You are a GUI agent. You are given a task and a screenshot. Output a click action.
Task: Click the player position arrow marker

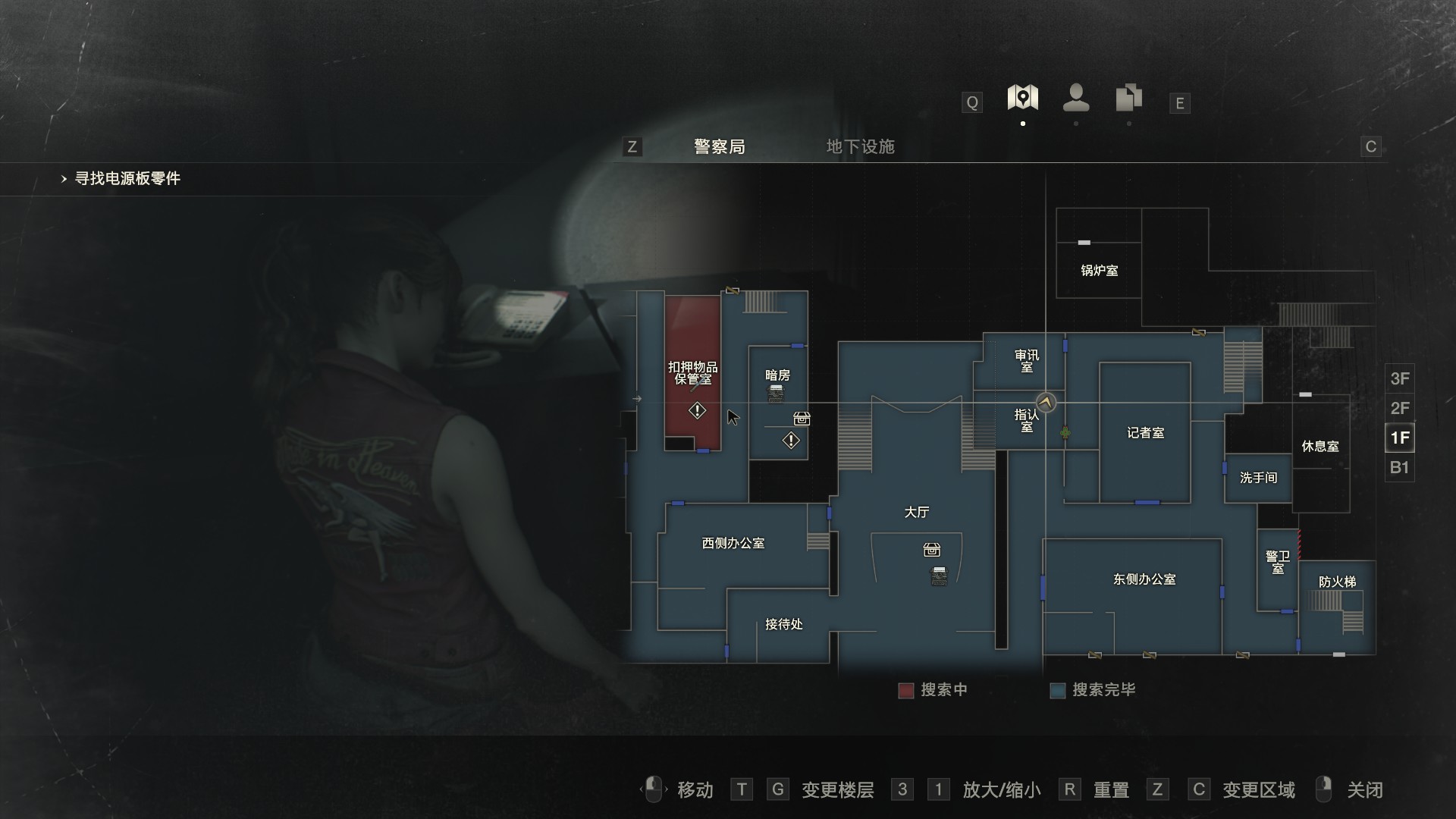pyautogui.click(x=1046, y=403)
